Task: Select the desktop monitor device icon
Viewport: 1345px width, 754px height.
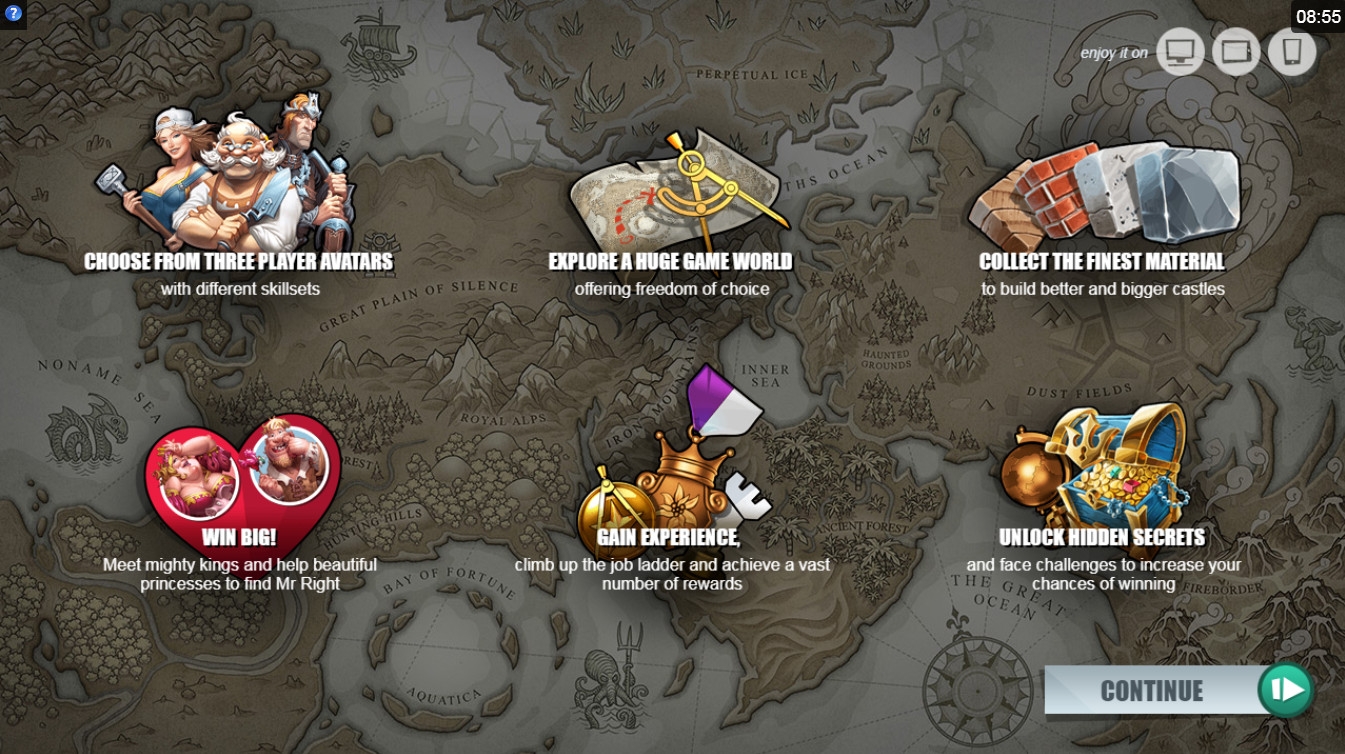Action: [1180, 52]
